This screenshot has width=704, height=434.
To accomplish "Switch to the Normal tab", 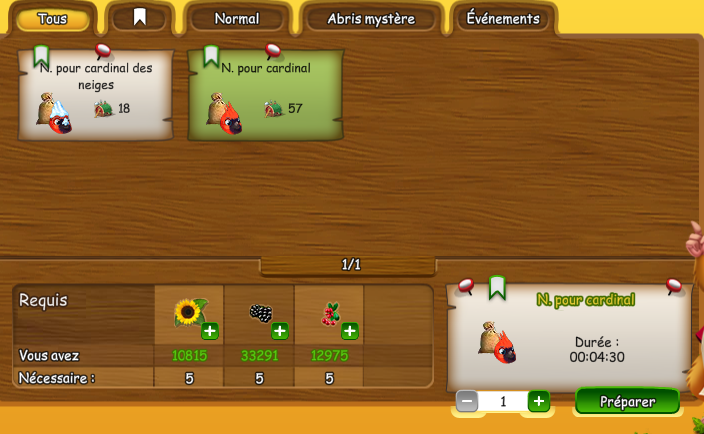I will pyautogui.click(x=237, y=19).
